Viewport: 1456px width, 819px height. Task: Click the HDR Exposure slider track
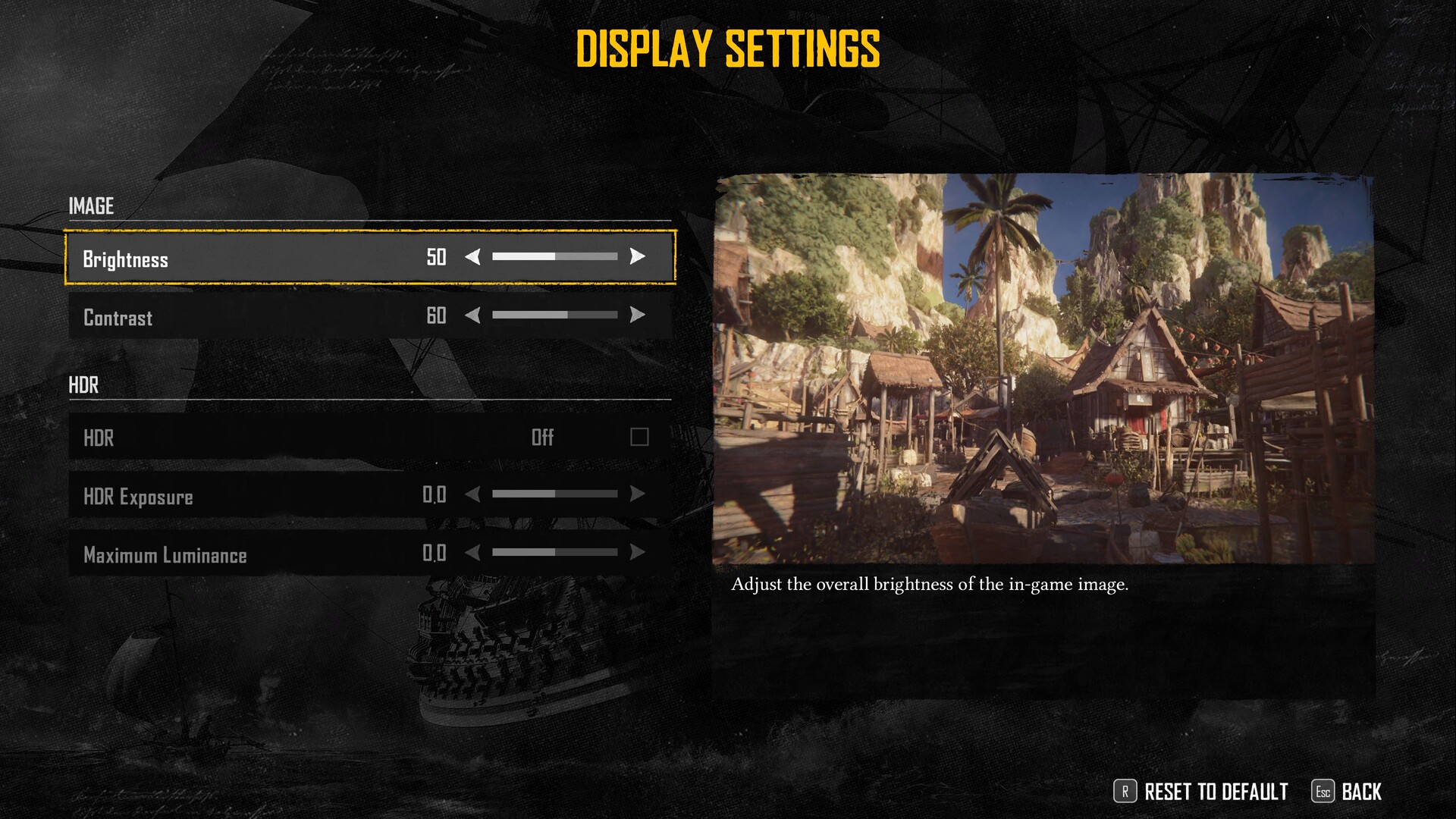[554, 494]
